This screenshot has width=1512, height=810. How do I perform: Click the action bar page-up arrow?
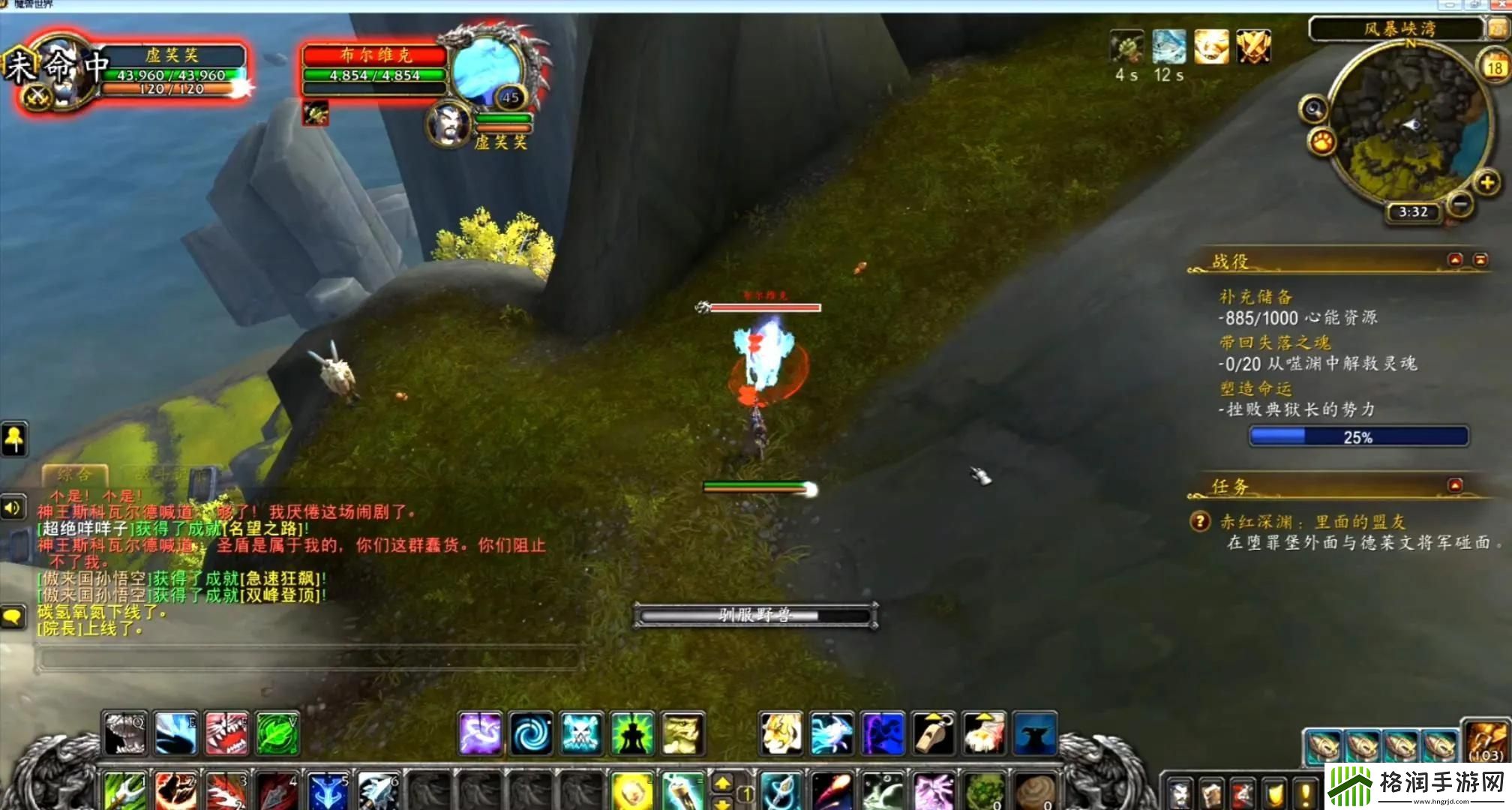coord(722,783)
